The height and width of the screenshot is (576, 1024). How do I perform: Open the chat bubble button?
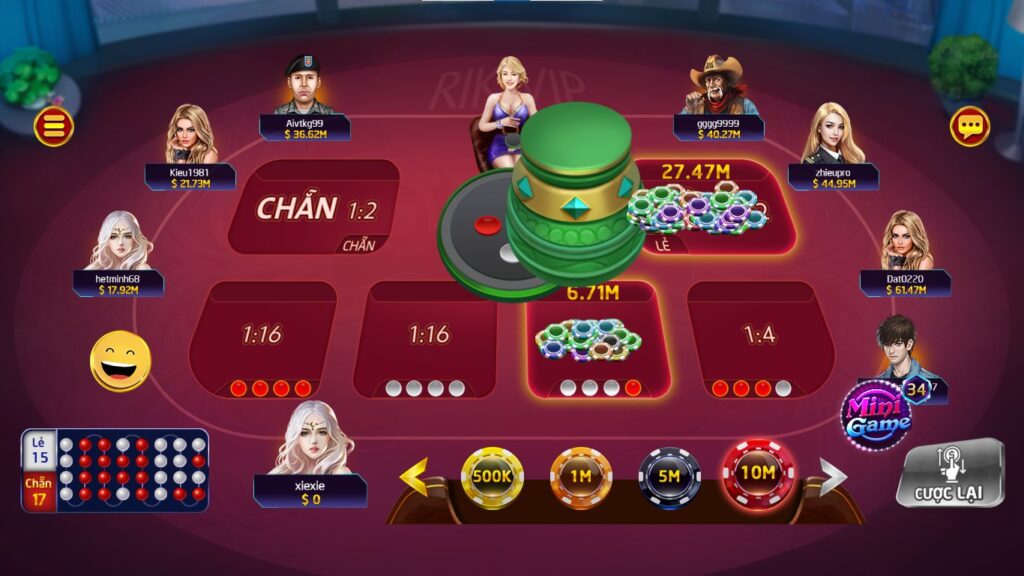click(x=969, y=126)
